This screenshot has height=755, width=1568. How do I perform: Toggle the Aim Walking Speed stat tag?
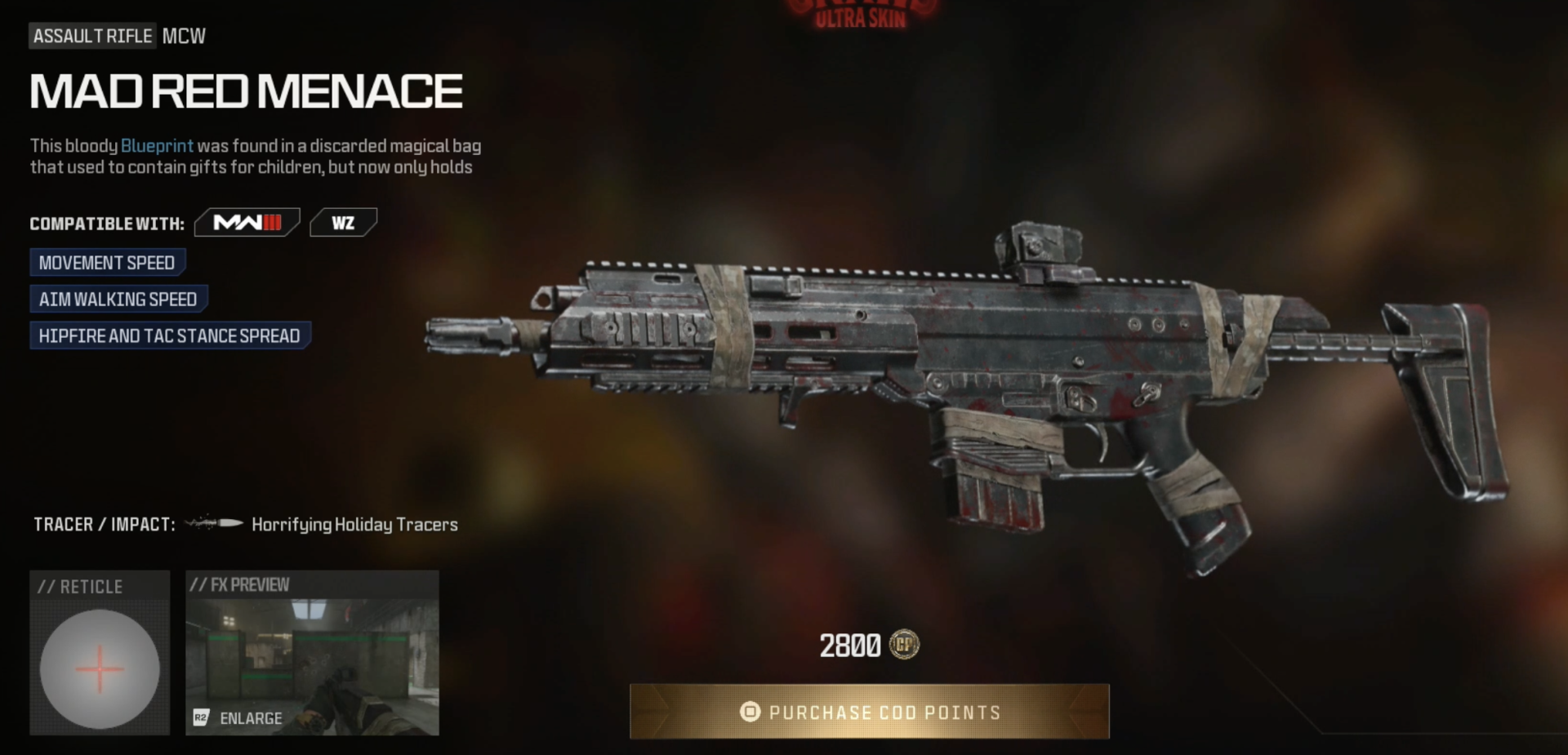(118, 299)
